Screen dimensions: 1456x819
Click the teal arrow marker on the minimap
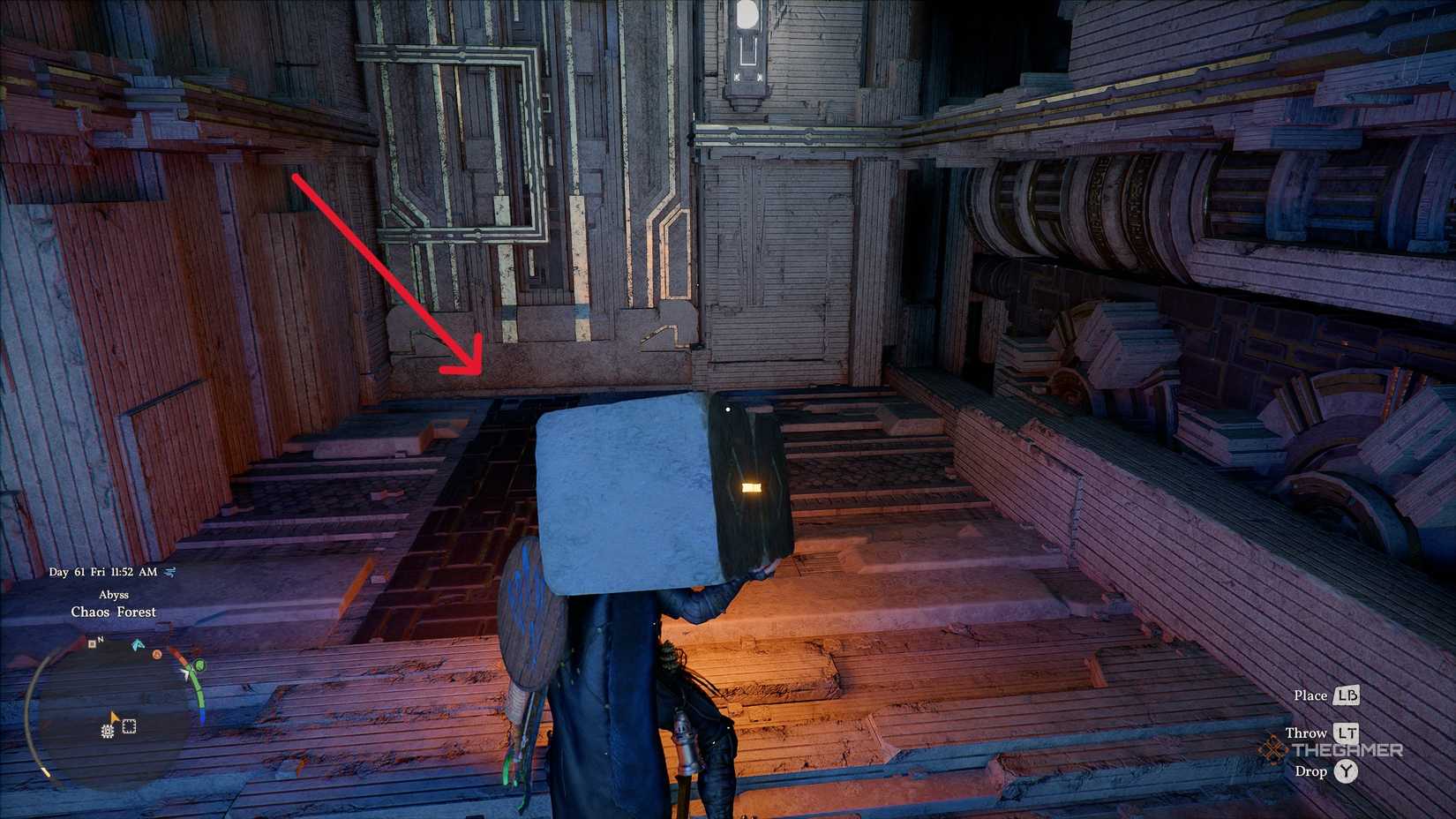pos(138,644)
